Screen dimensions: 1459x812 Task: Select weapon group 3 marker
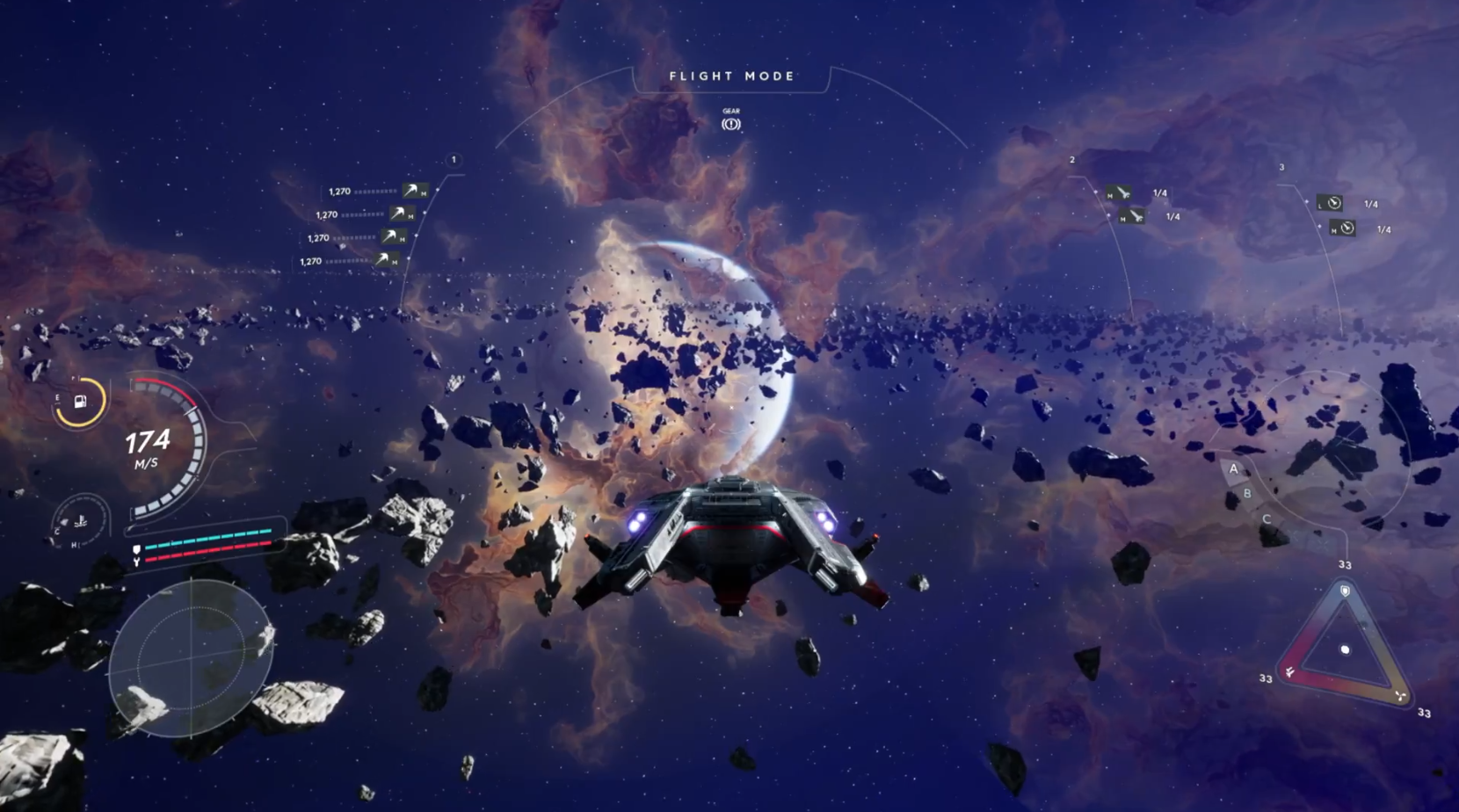(1281, 167)
